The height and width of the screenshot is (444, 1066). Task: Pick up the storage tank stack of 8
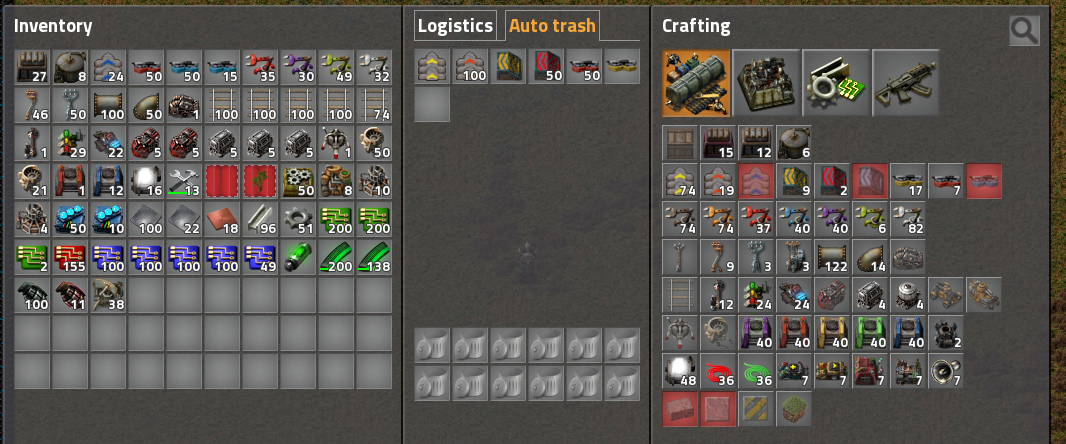[71, 67]
